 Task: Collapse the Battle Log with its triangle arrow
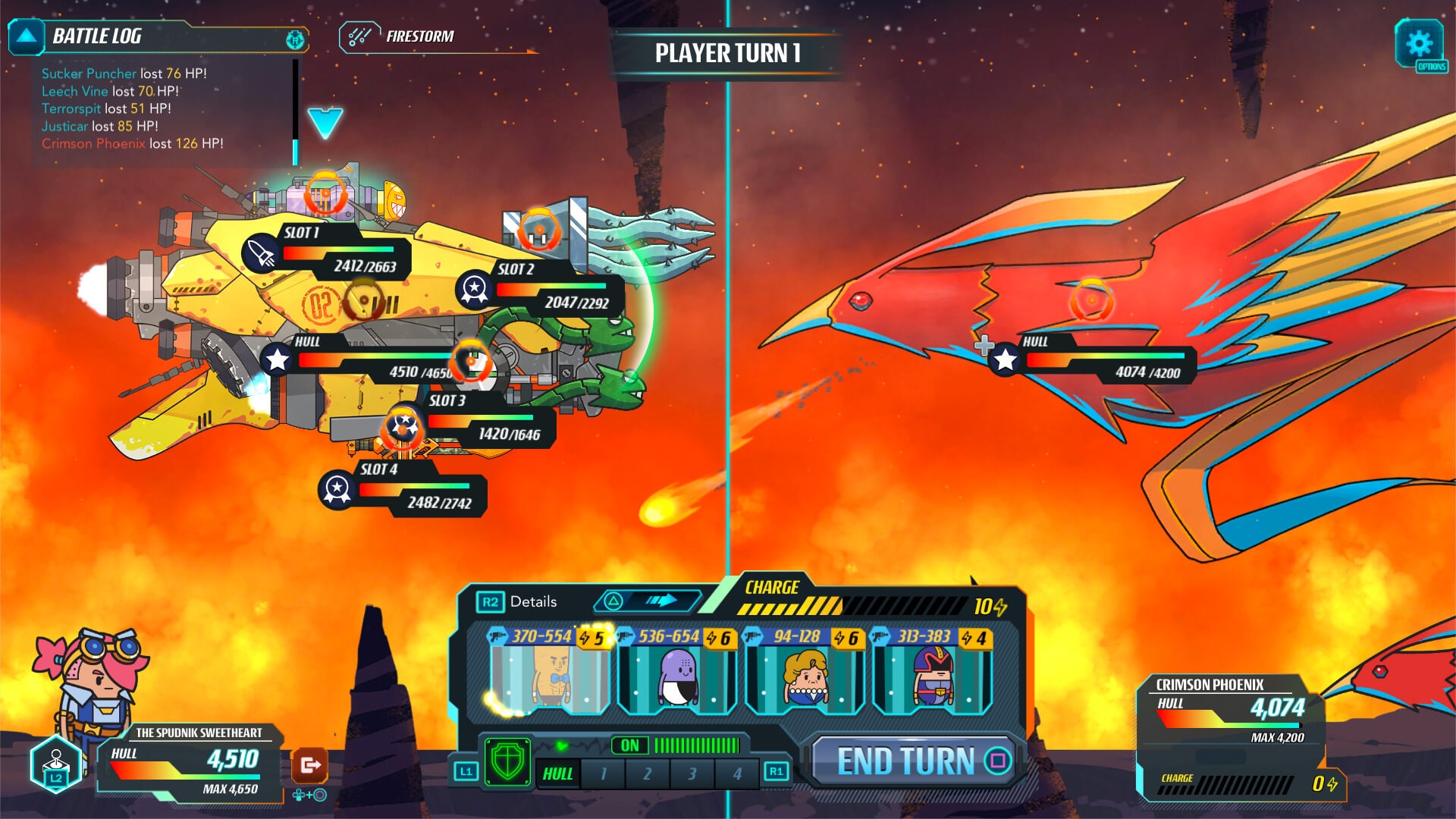point(25,35)
